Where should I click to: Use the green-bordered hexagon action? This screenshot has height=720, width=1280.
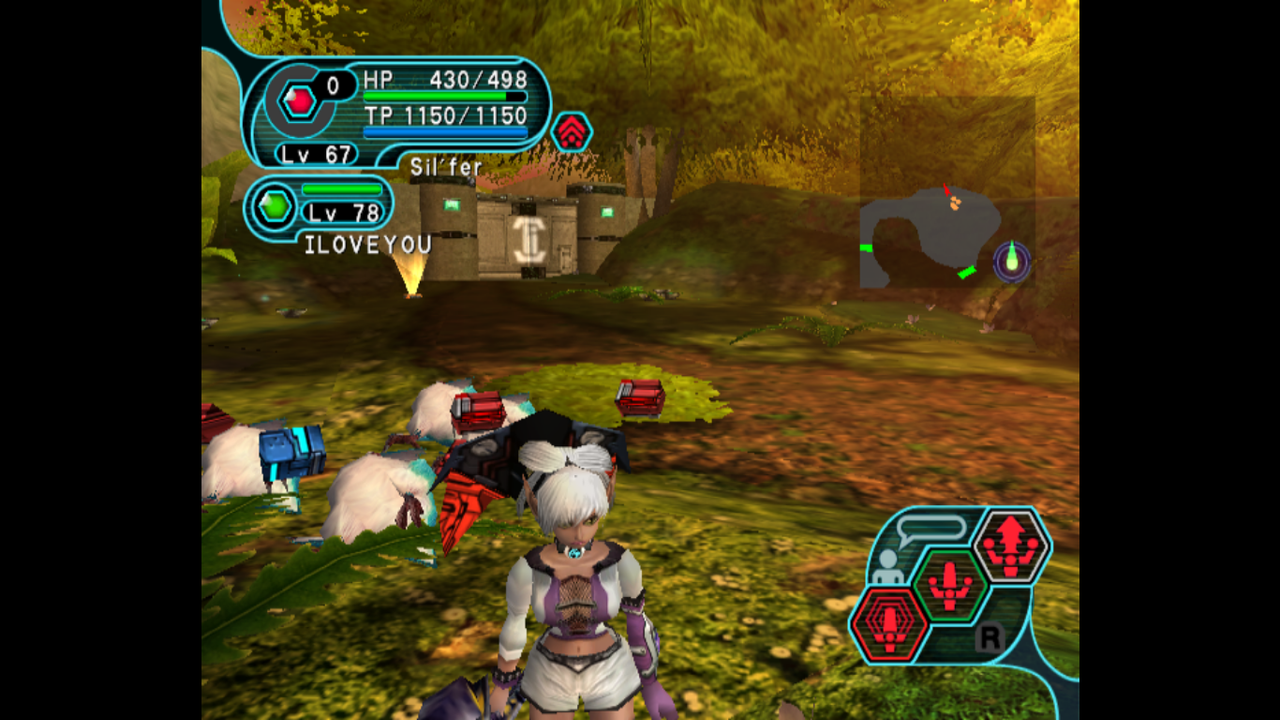click(x=949, y=584)
